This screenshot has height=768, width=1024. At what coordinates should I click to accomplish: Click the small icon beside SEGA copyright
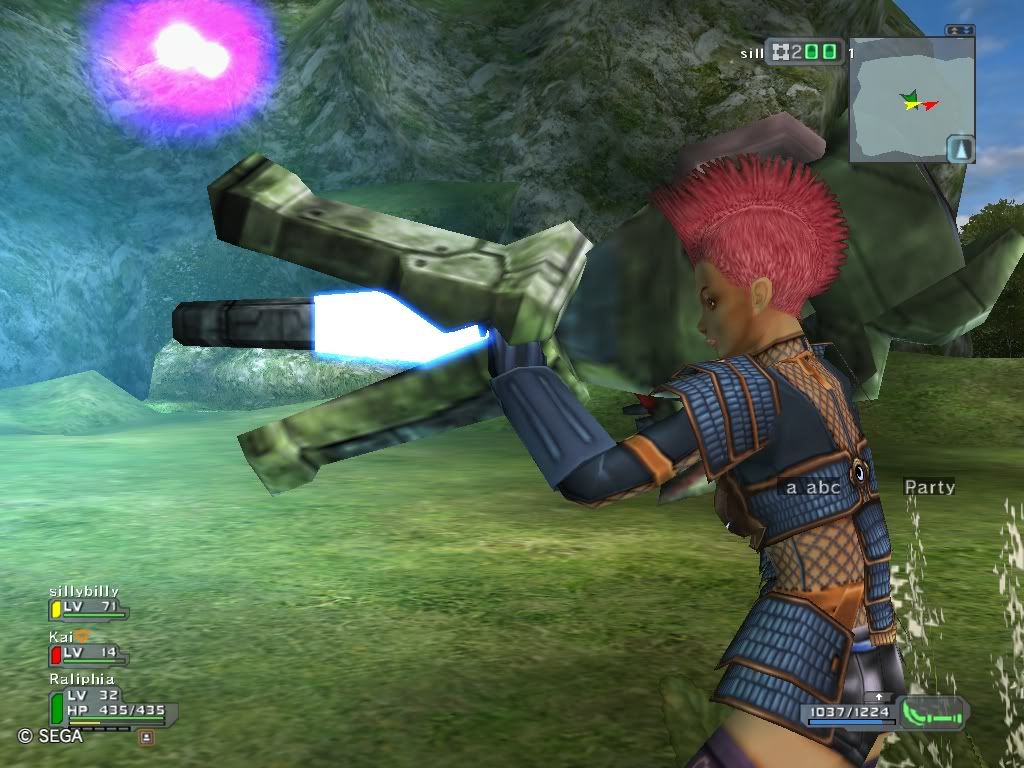point(146,737)
